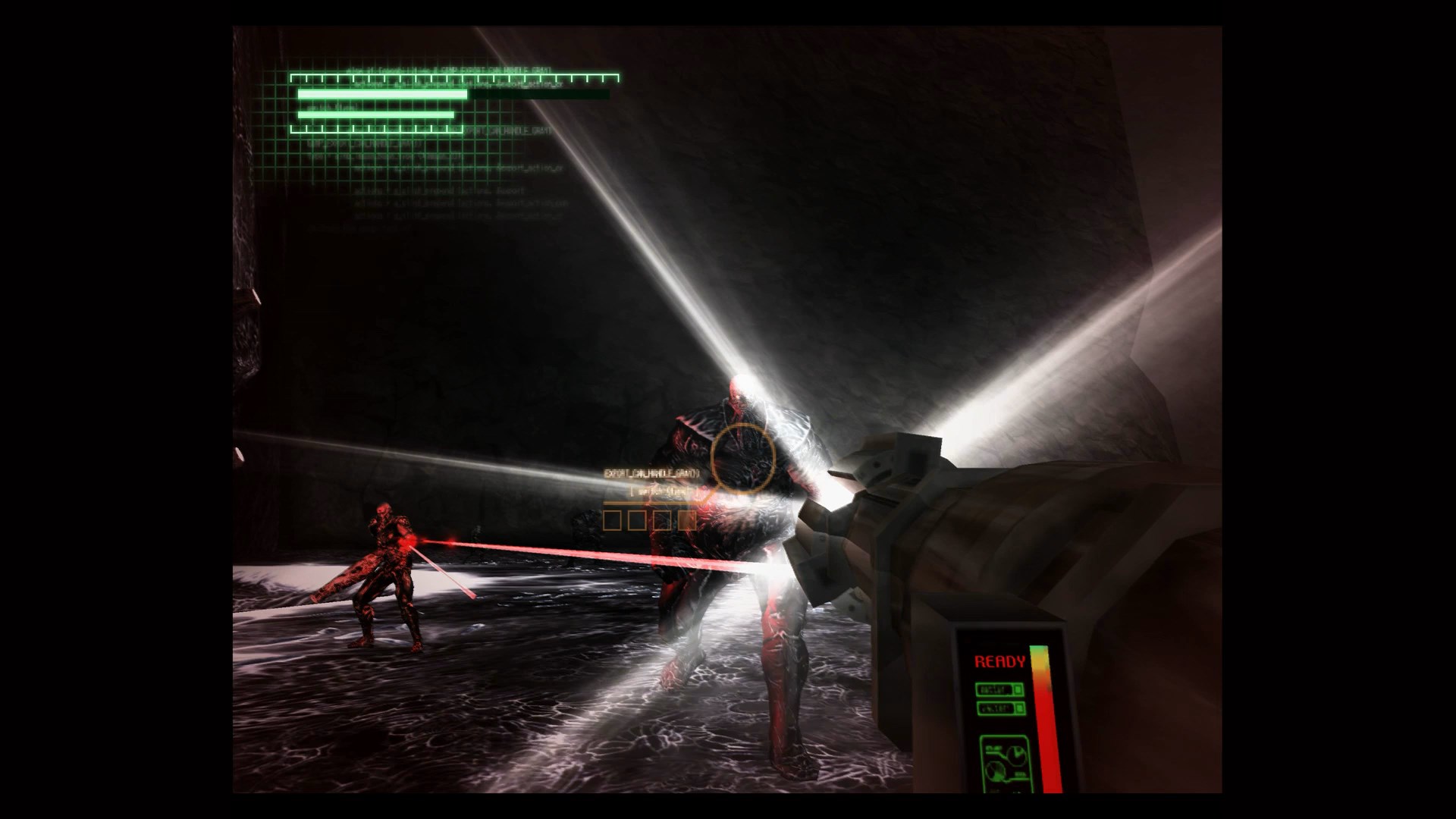1456x819 pixels.
Task: Select the READY status label on the weapon
Action: (x=1000, y=660)
